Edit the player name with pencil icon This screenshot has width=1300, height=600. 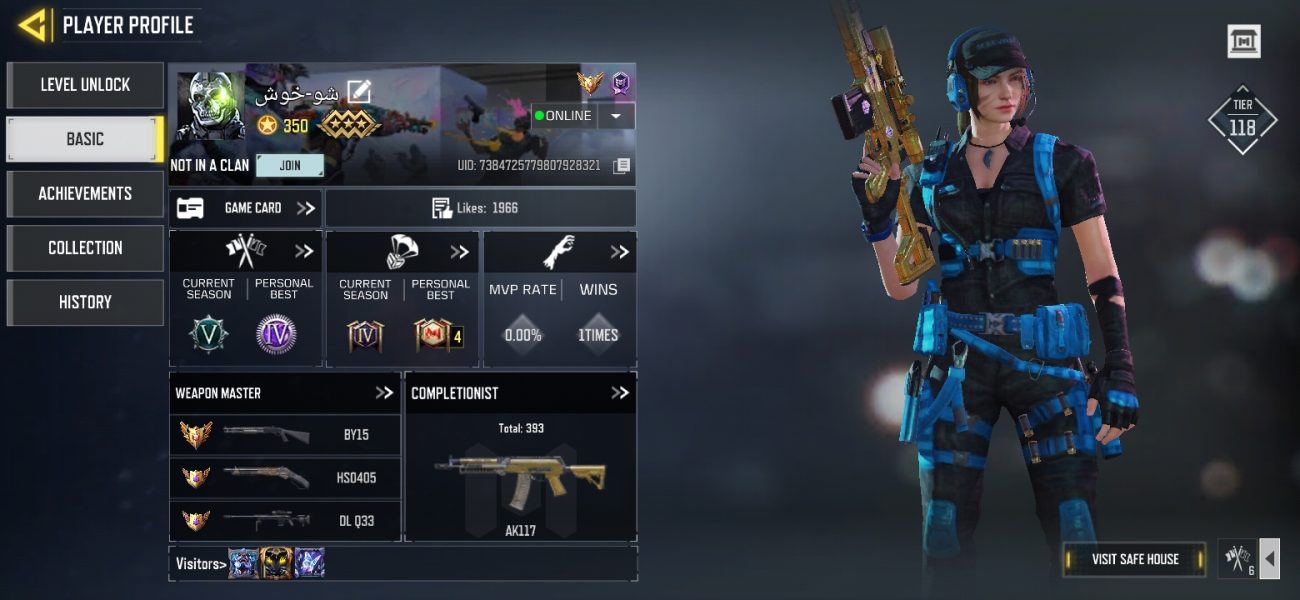pos(358,93)
